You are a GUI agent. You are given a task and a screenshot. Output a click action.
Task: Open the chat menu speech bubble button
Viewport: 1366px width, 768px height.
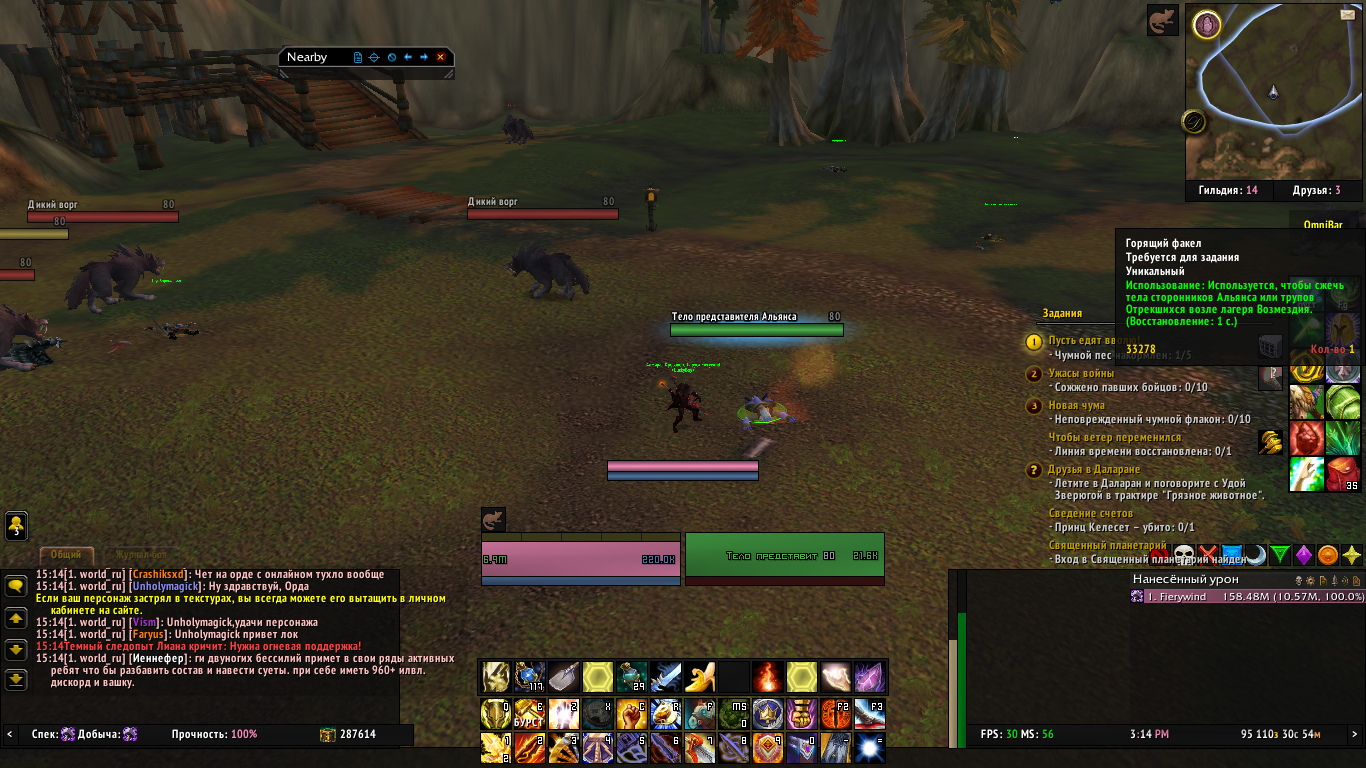point(16,587)
